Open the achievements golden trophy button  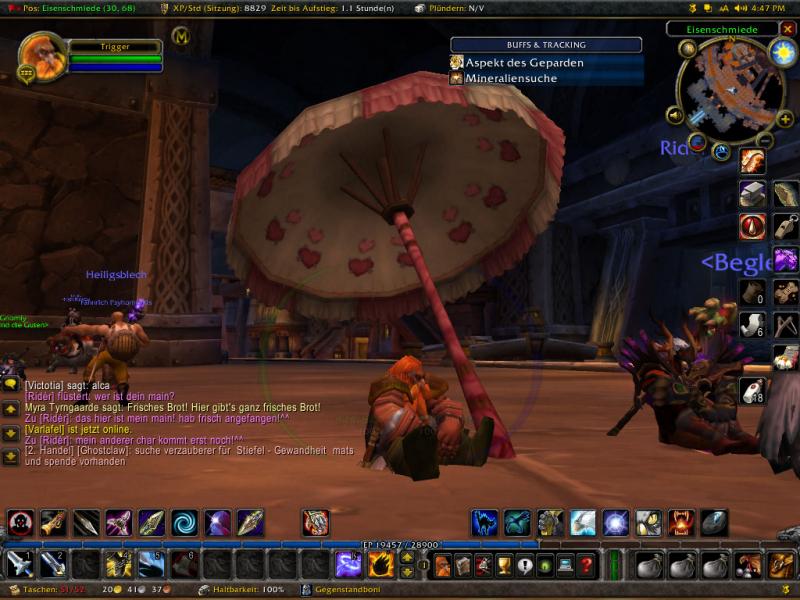pyautogui.click(x=504, y=565)
